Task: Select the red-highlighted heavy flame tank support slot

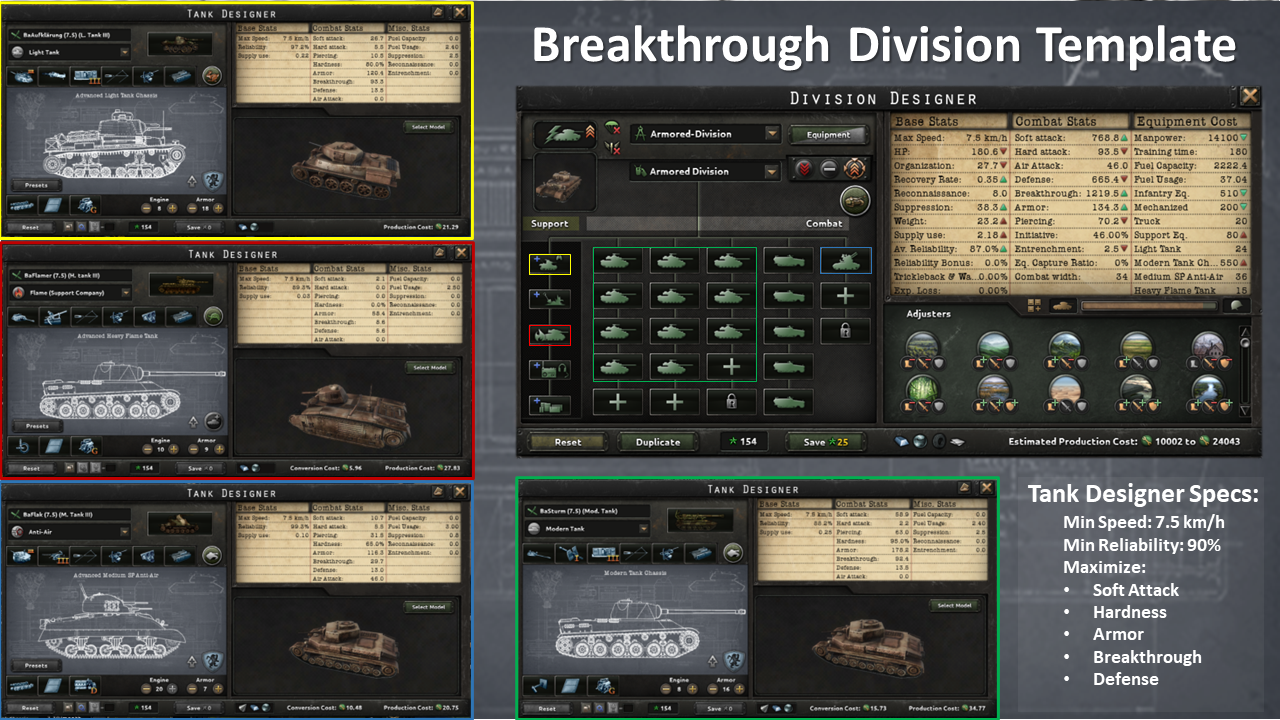Action: pyautogui.click(x=550, y=335)
